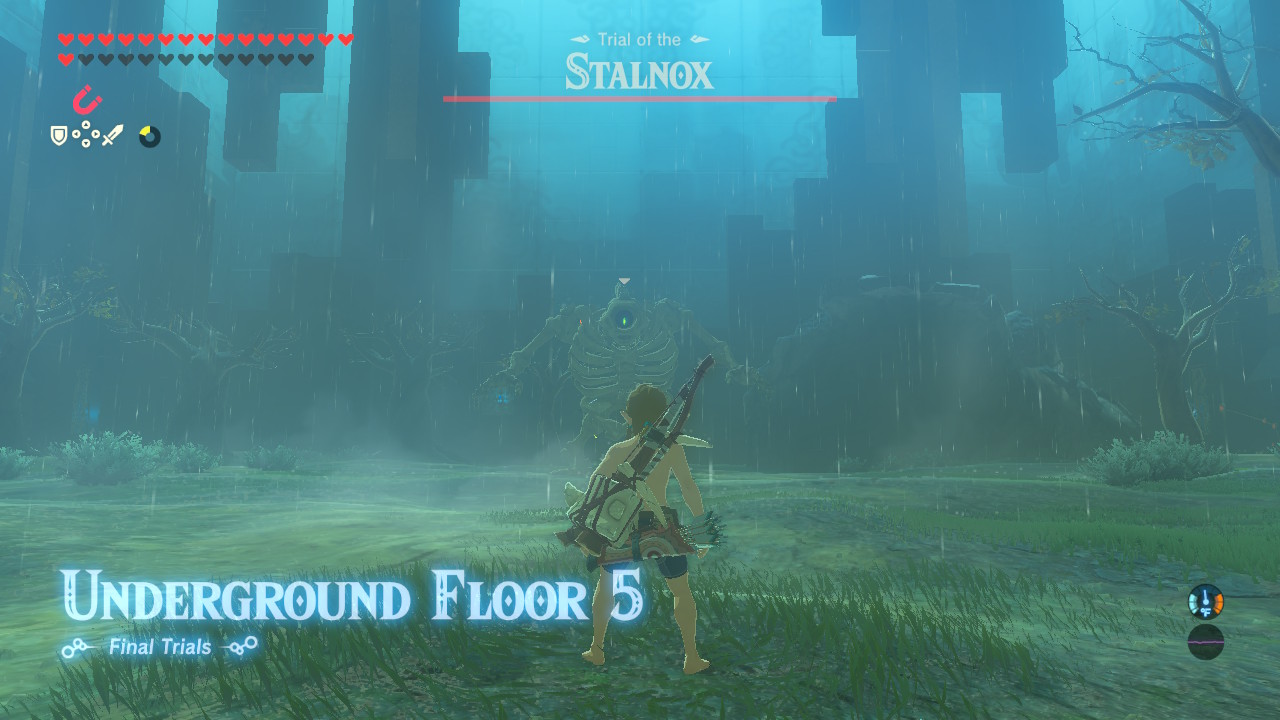Select the Magnesis rune magnet icon

(88, 102)
